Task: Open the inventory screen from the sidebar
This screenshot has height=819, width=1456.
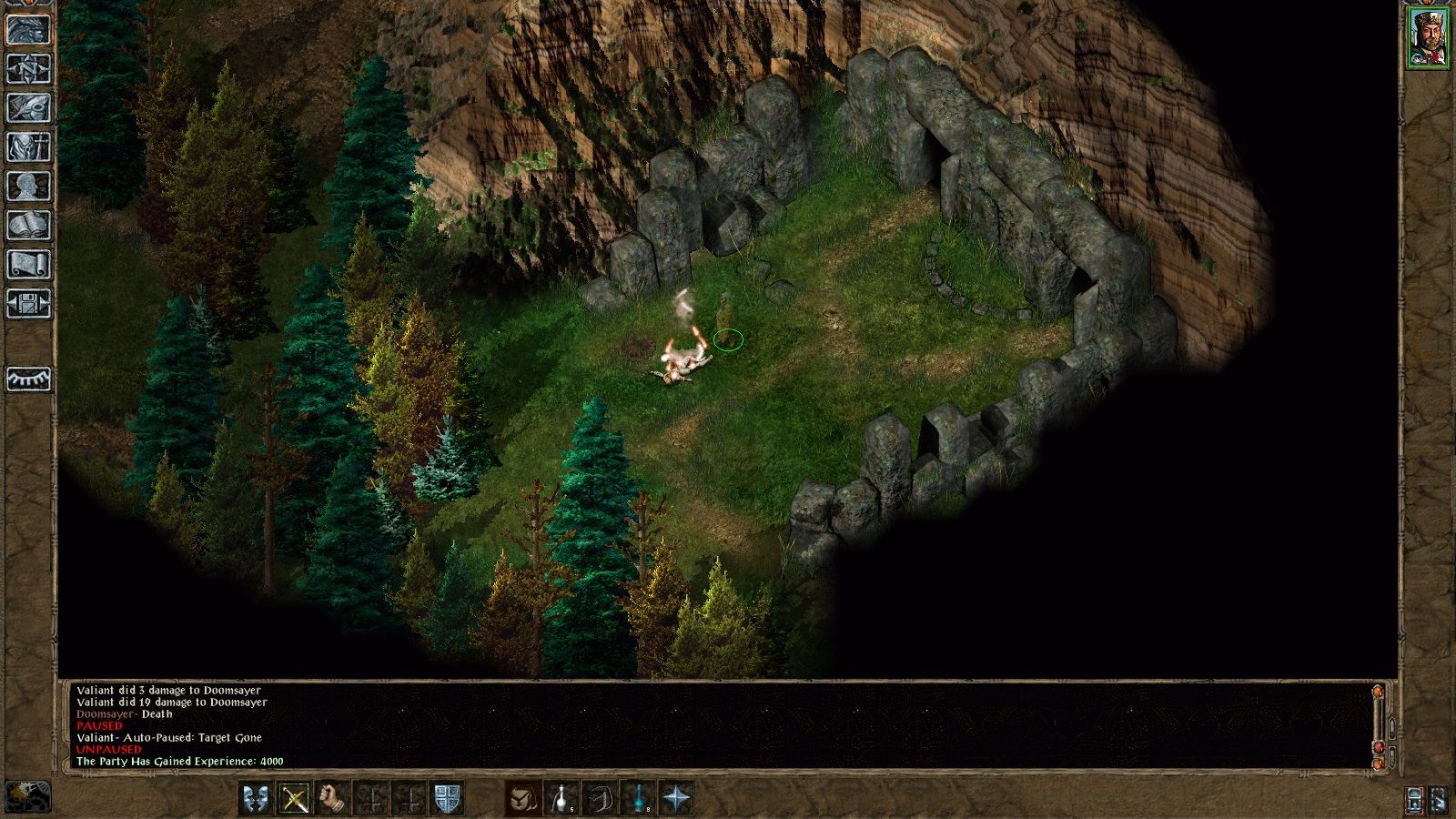Action: point(27,146)
